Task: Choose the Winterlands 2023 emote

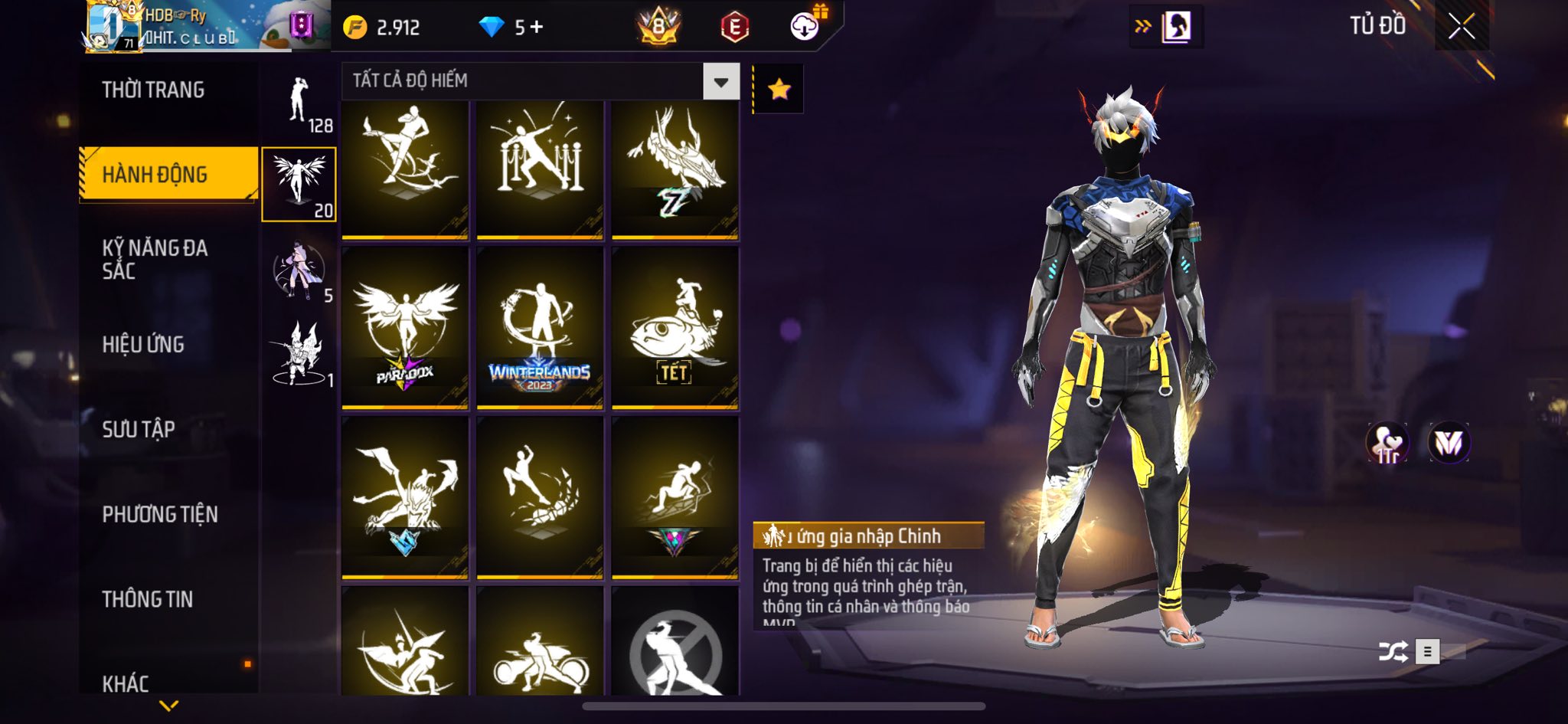Action: [540, 327]
